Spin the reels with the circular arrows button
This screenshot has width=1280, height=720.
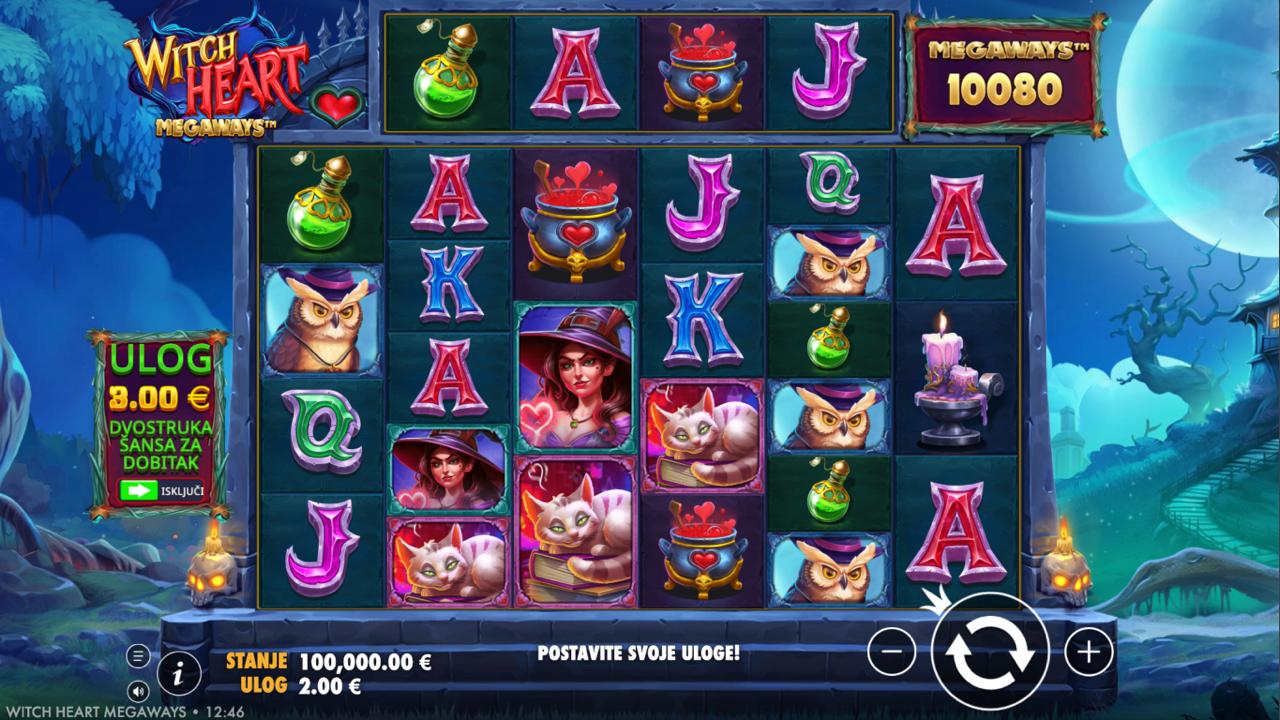(989, 653)
